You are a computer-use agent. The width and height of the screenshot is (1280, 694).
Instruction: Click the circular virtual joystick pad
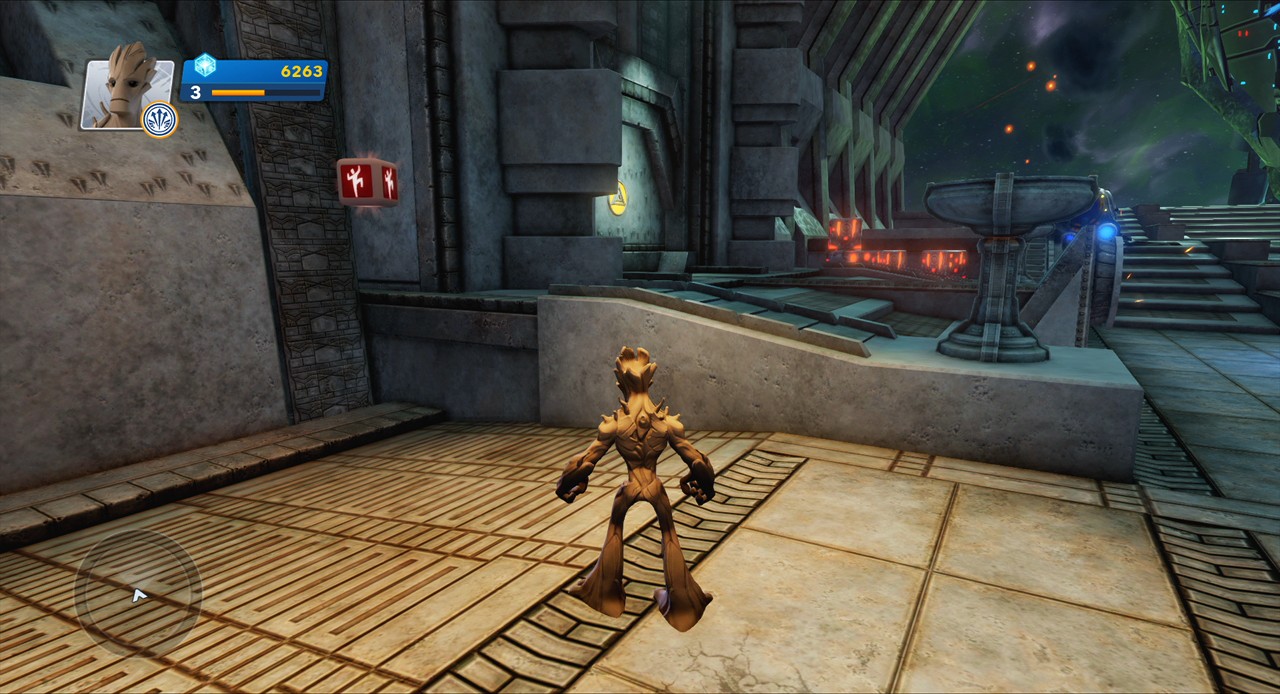138,594
